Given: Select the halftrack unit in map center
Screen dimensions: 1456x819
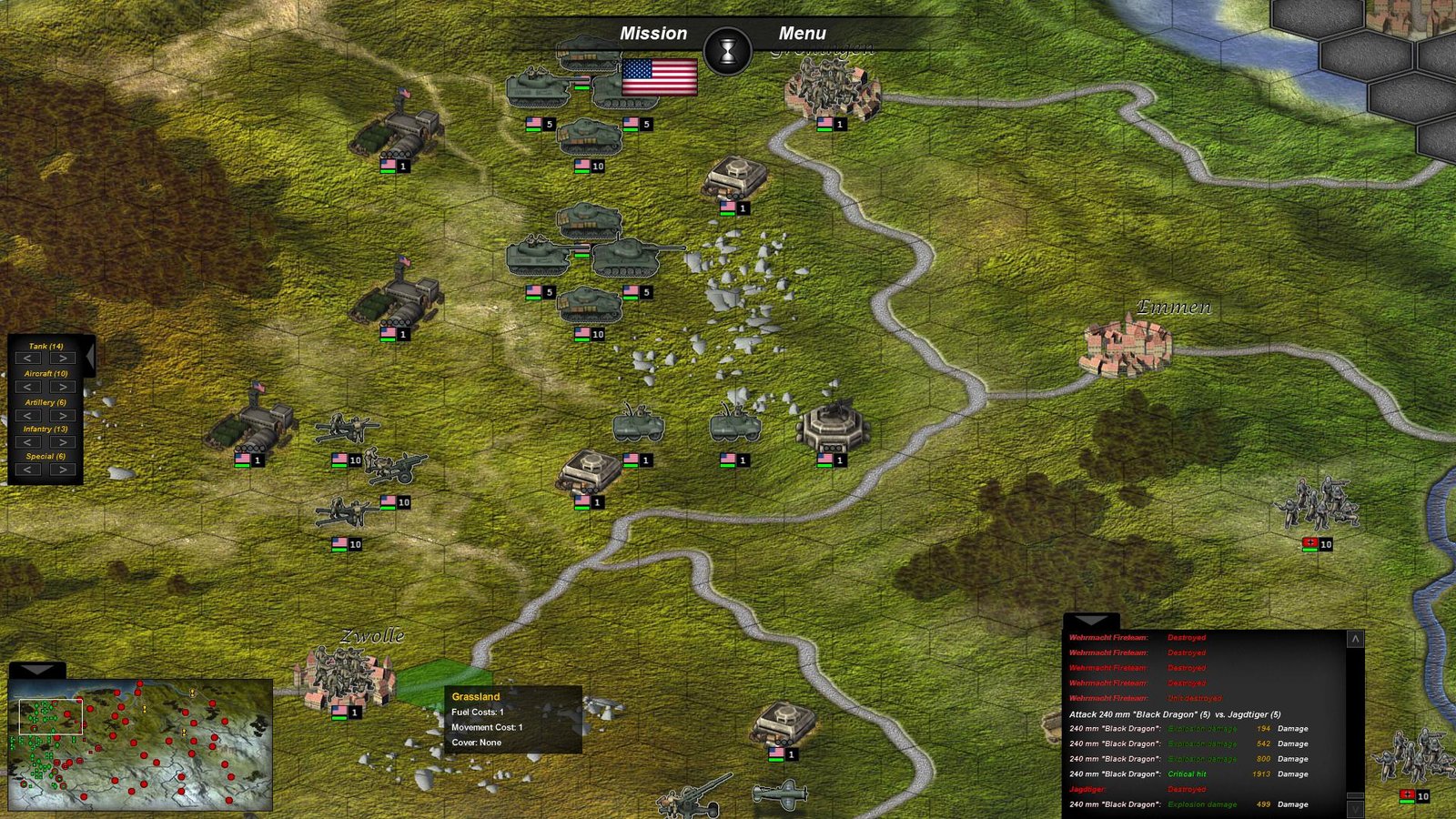Looking at the screenshot, I should pyautogui.click(x=639, y=421).
